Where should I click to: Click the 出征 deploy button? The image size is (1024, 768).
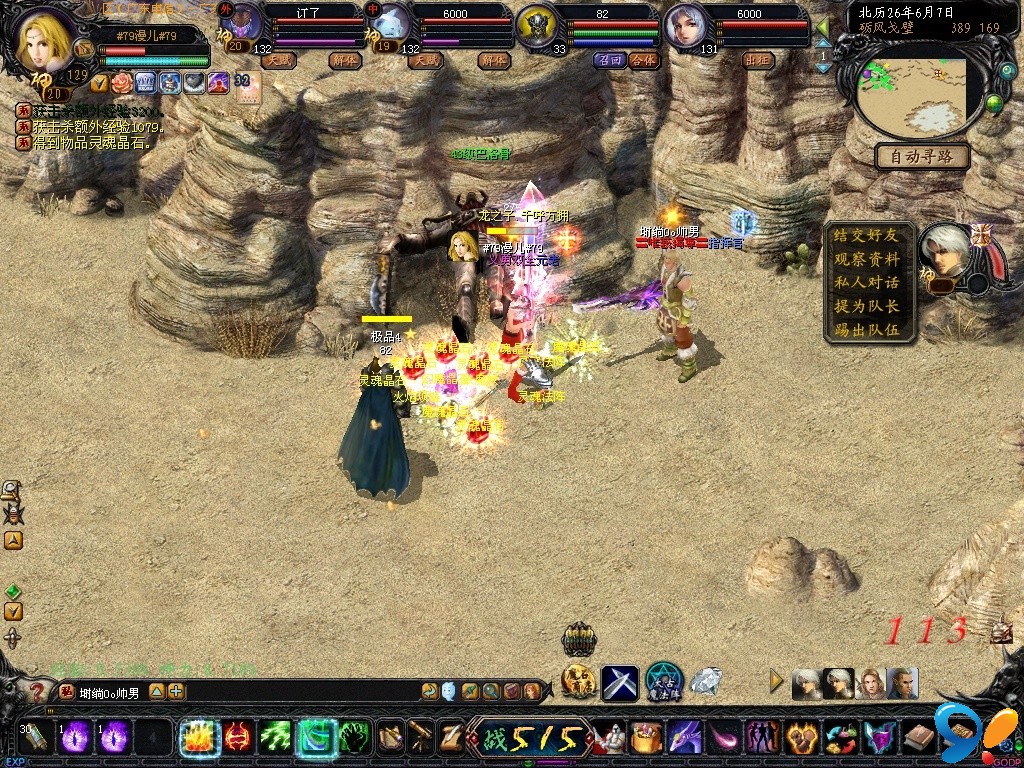tap(758, 60)
